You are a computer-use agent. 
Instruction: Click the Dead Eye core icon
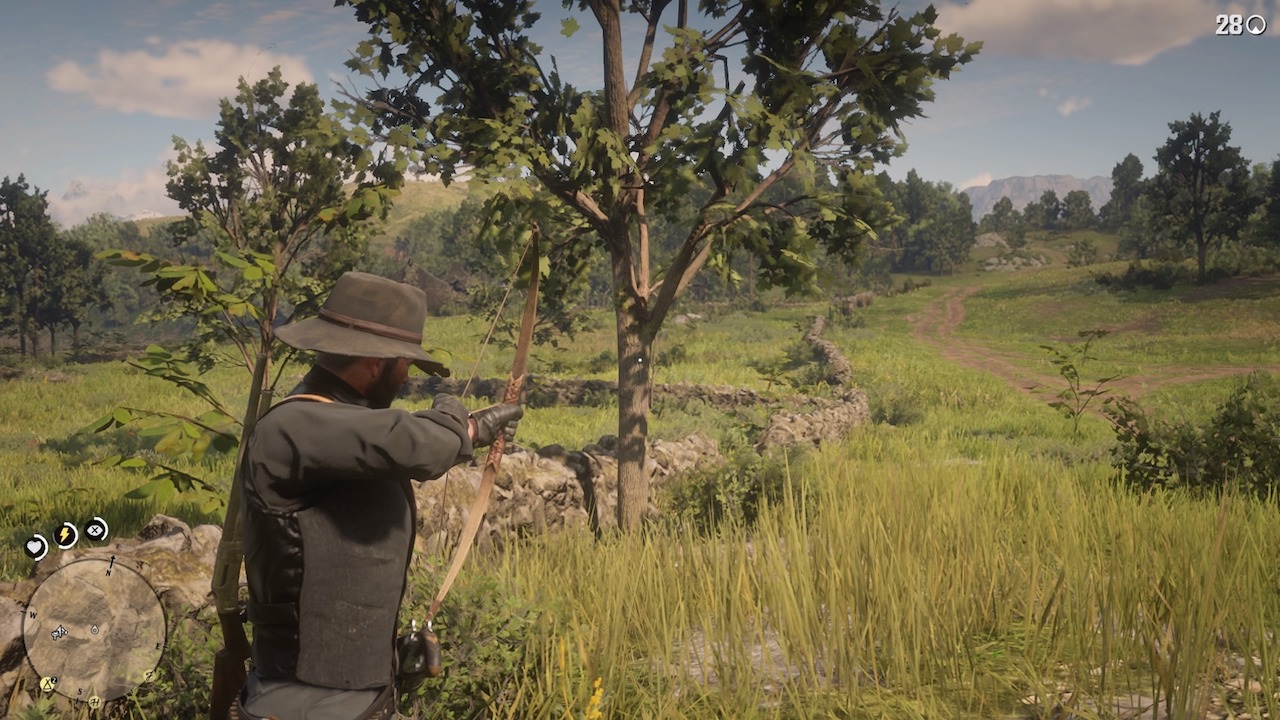click(96, 530)
